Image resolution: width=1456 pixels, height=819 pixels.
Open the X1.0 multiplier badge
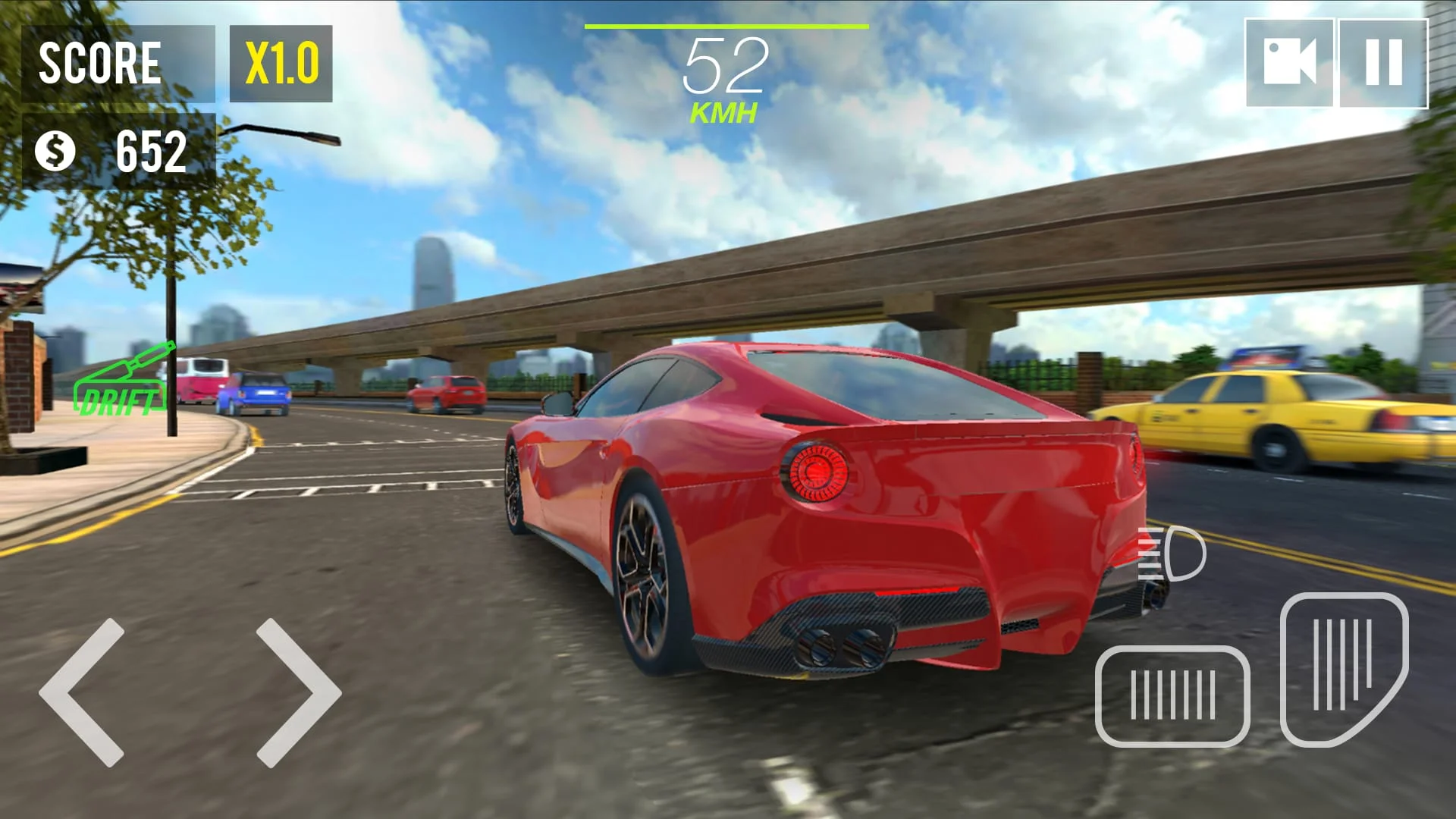[282, 64]
